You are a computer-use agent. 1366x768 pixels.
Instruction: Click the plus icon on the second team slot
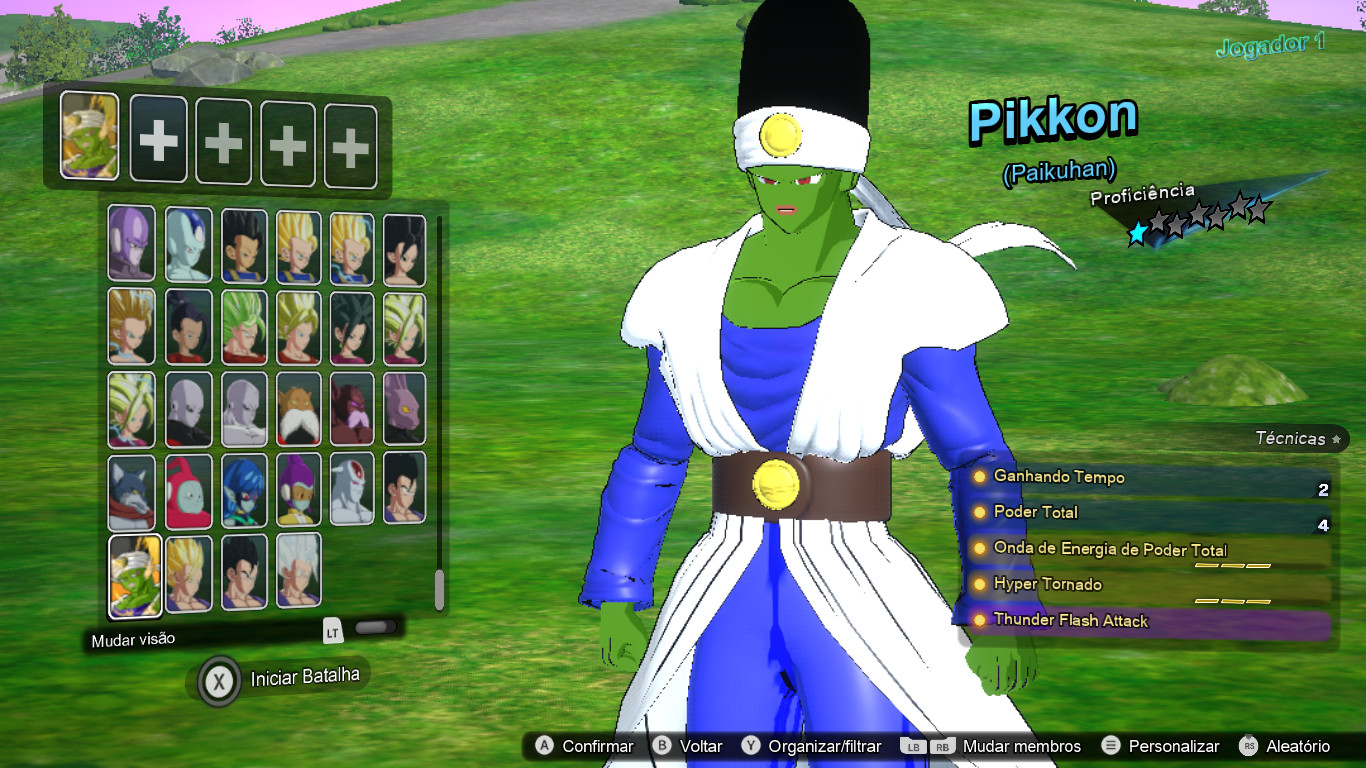[158, 138]
